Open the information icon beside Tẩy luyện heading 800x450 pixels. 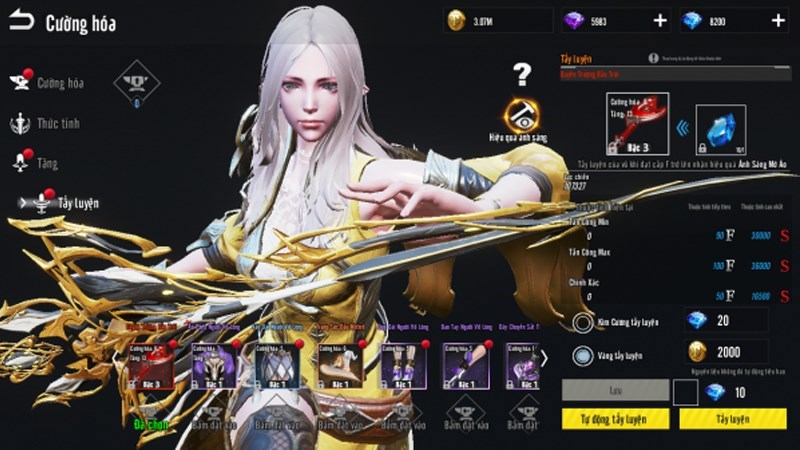coord(653,59)
